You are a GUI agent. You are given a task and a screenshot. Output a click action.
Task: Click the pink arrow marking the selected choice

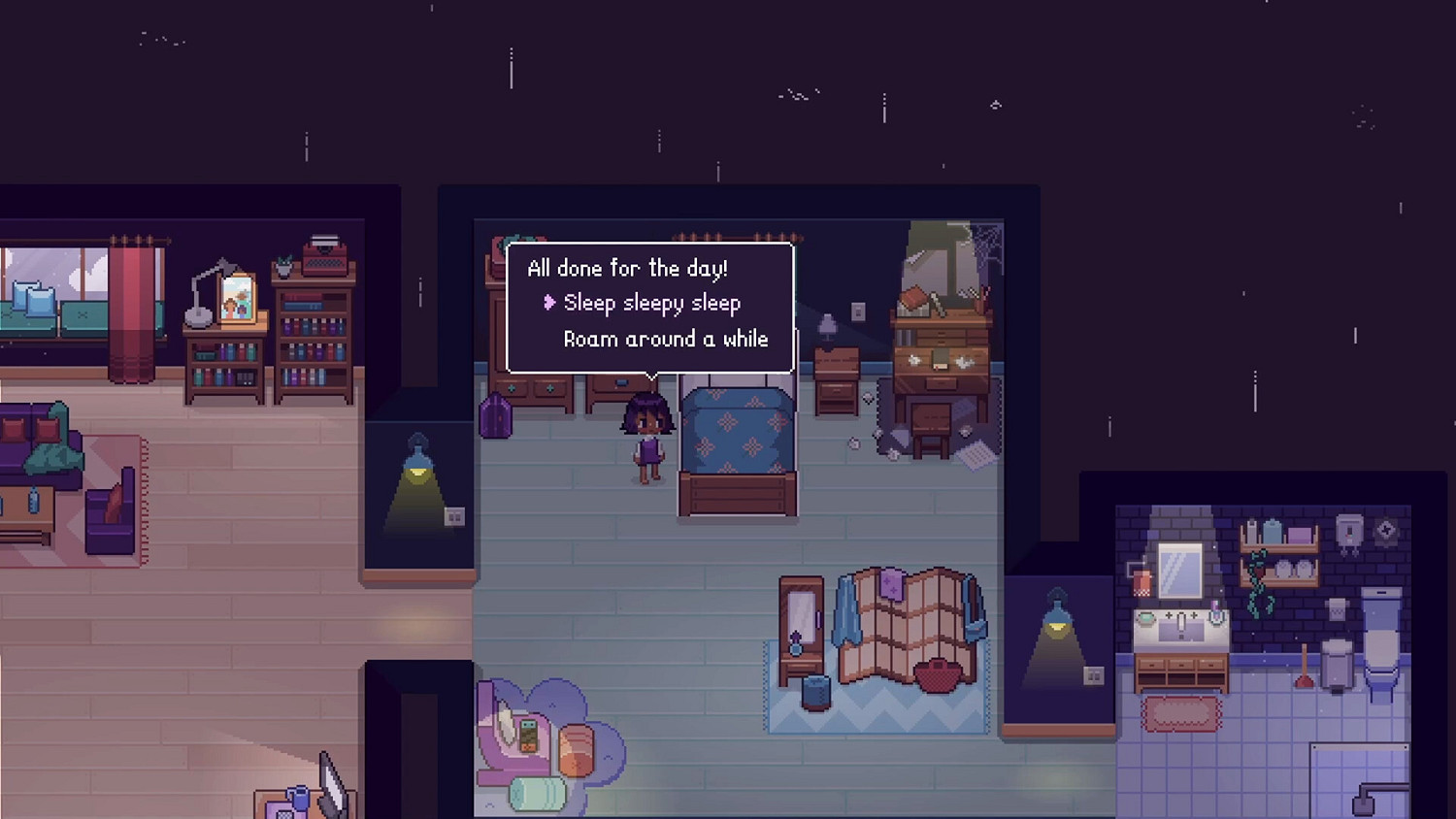coord(550,303)
